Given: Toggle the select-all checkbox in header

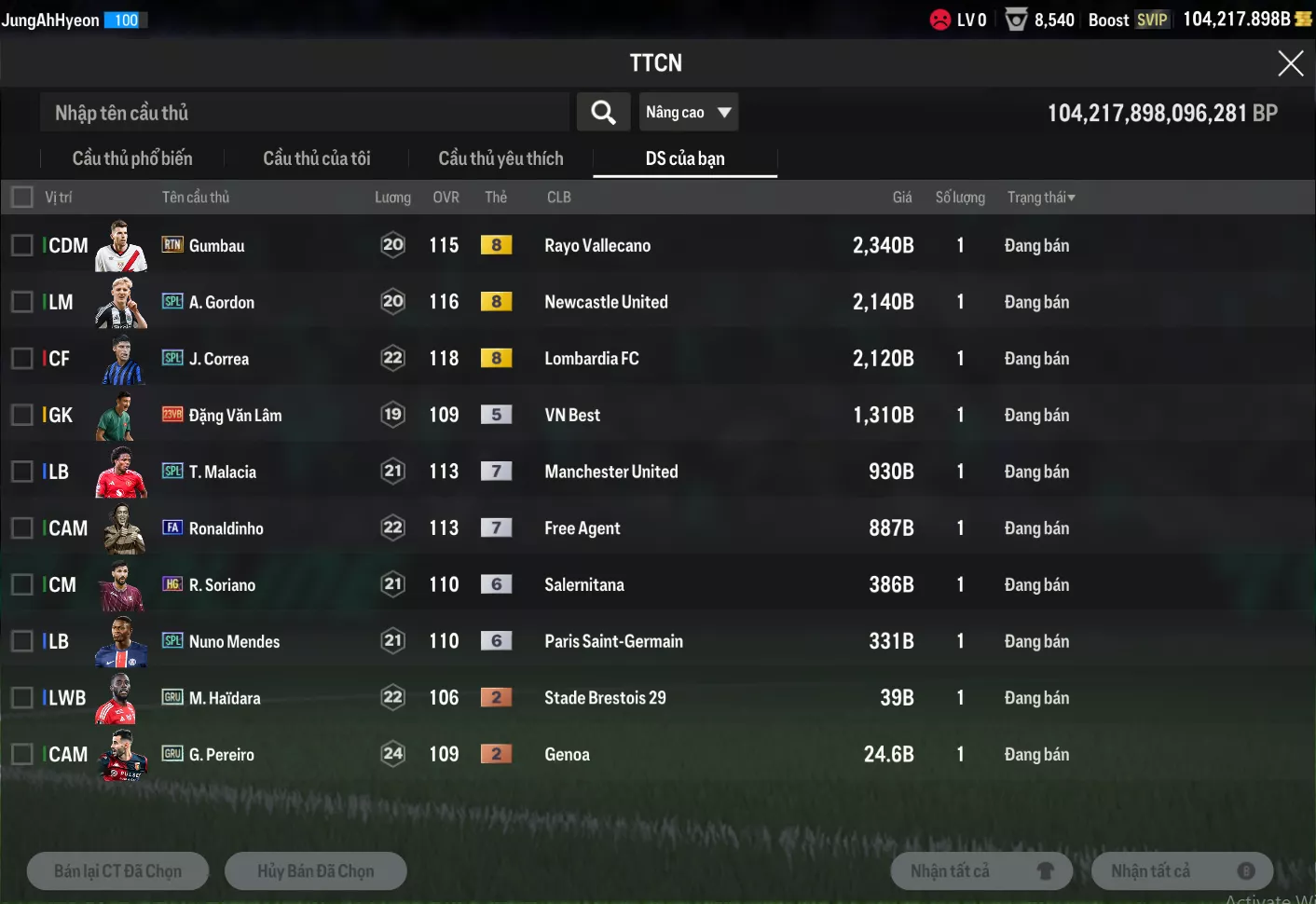Looking at the screenshot, I should pyautogui.click(x=21, y=198).
